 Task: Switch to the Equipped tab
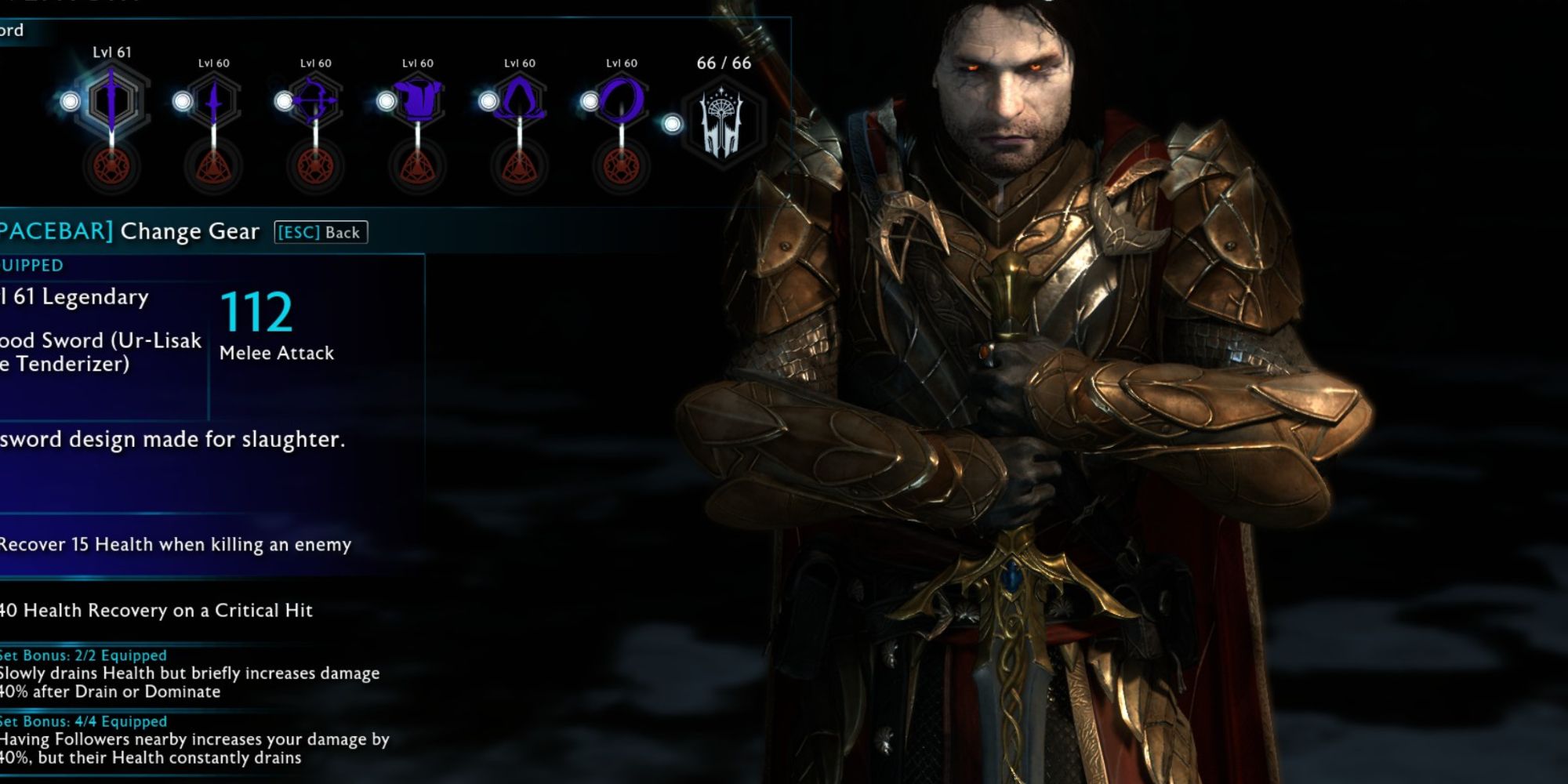pyautogui.click(x=30, y=265)
